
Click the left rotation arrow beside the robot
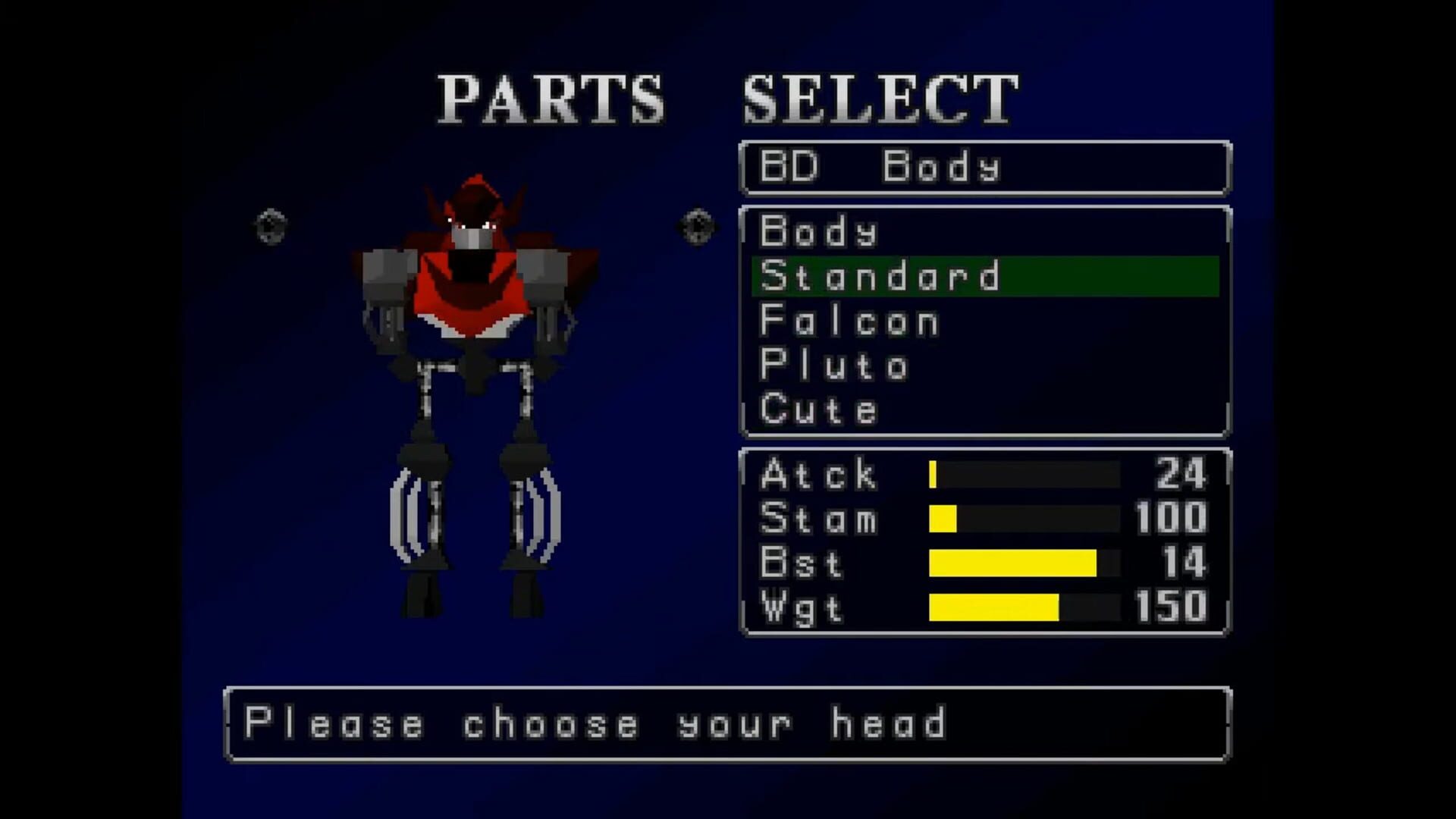pyautogui.click(x=271, y=224)
